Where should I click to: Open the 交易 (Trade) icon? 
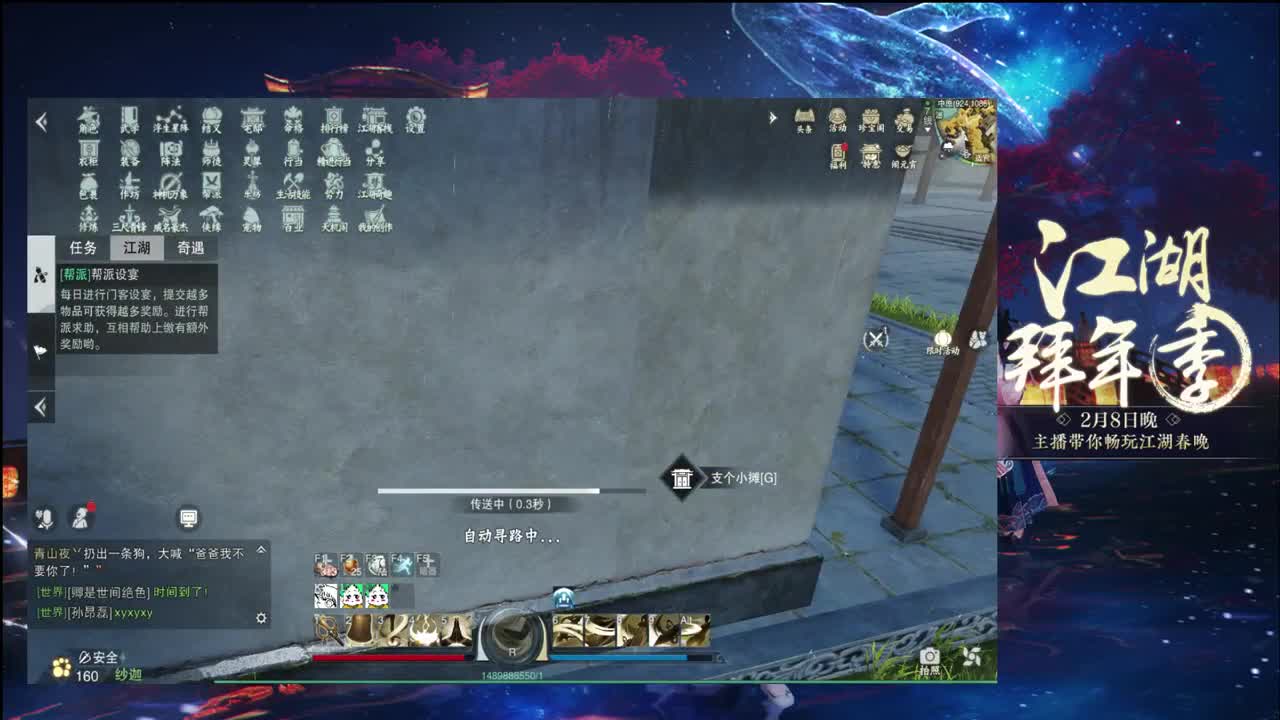(906, 117)
